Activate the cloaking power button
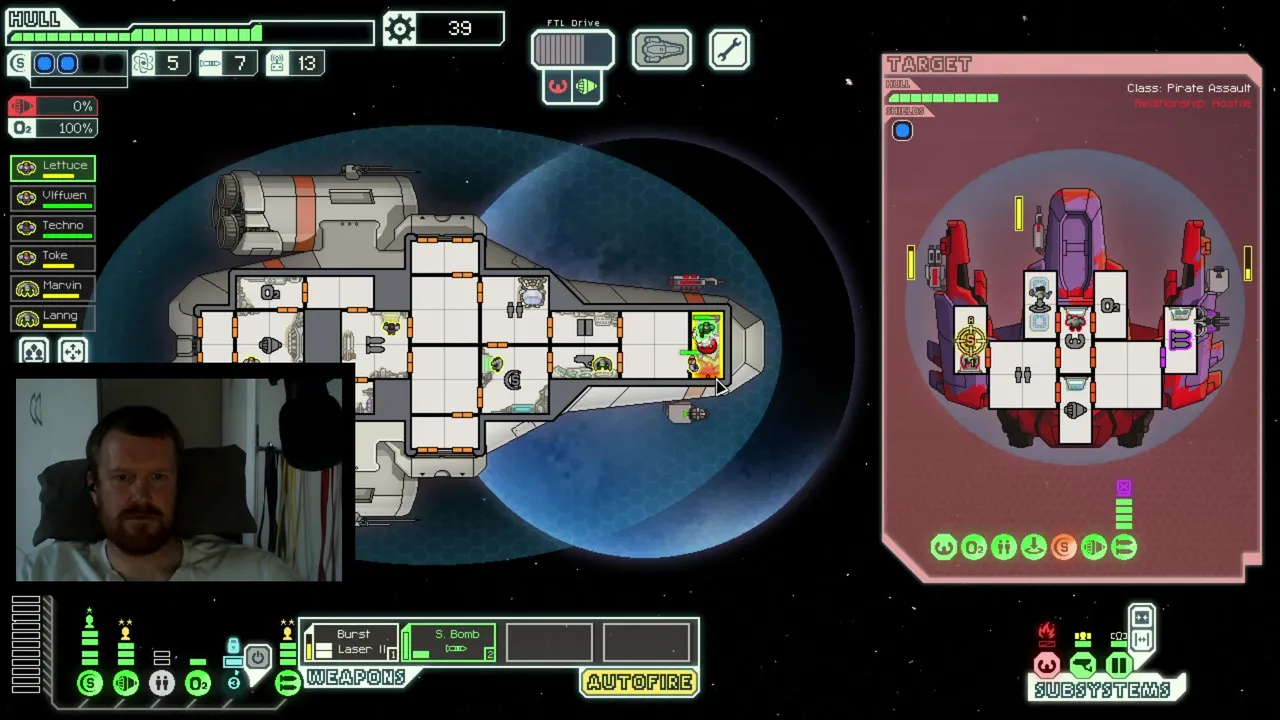Viewport: 1280px width, 720px height. pyautogui.click(x=258, y=658)
